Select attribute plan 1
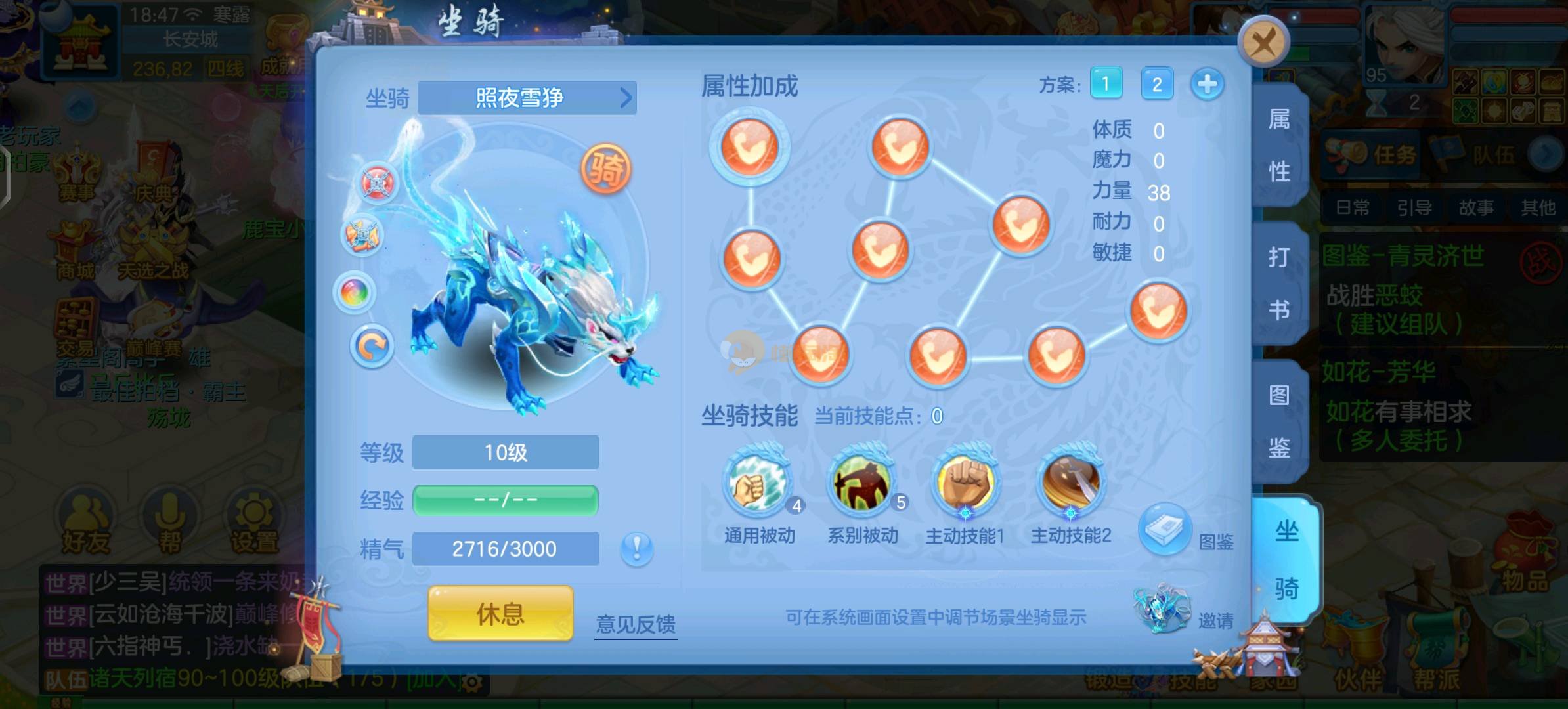 click(1106, 84)
